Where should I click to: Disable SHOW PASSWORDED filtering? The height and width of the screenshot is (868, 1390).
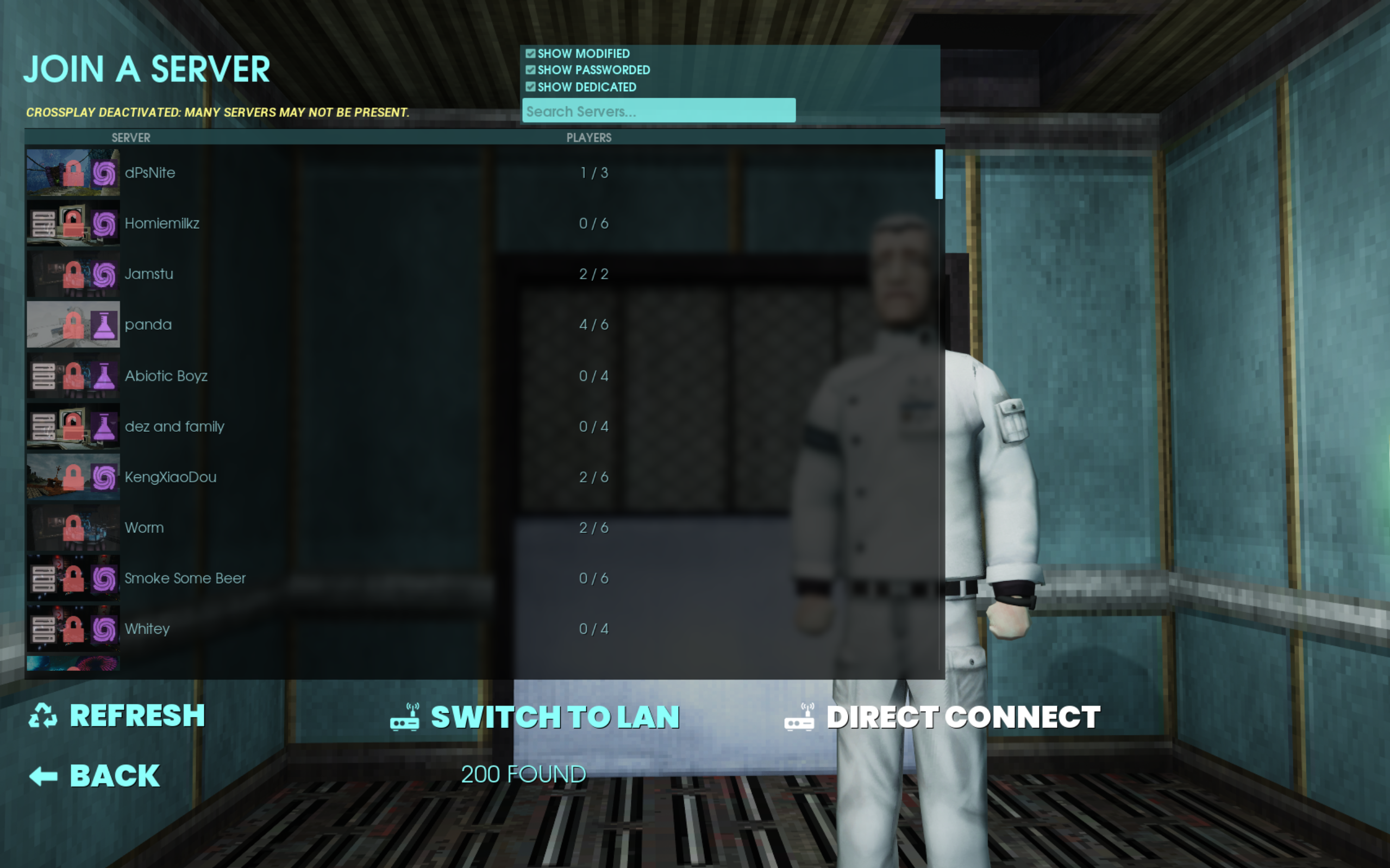pos(530,70)
